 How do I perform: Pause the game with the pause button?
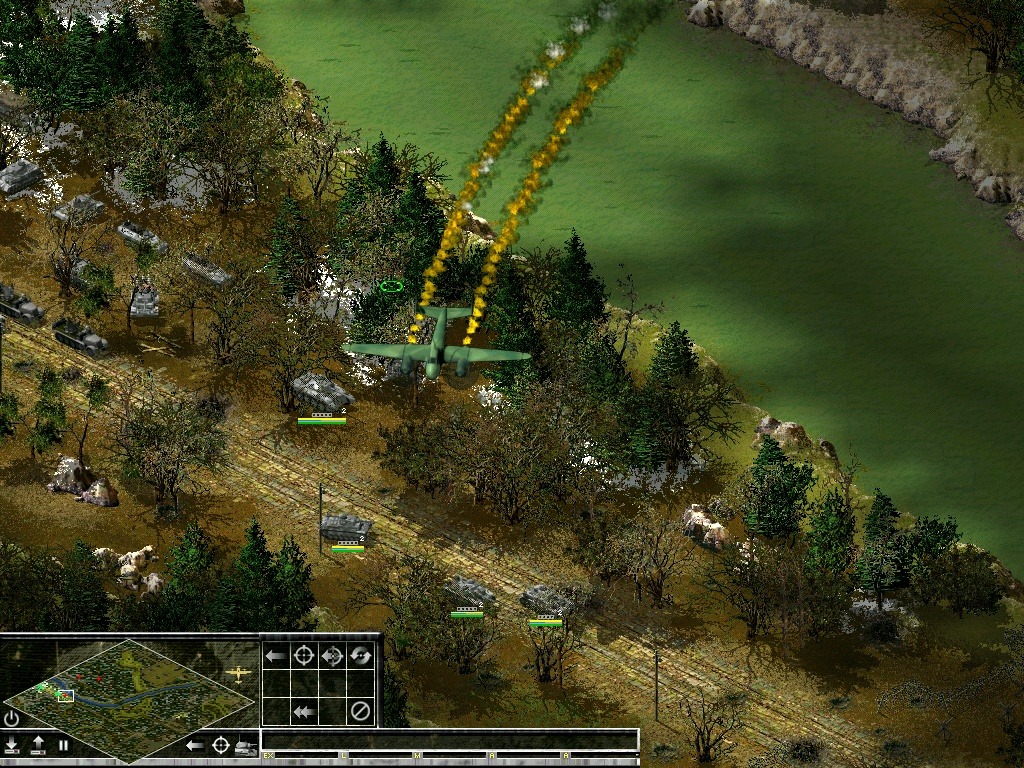coord(63,745)
